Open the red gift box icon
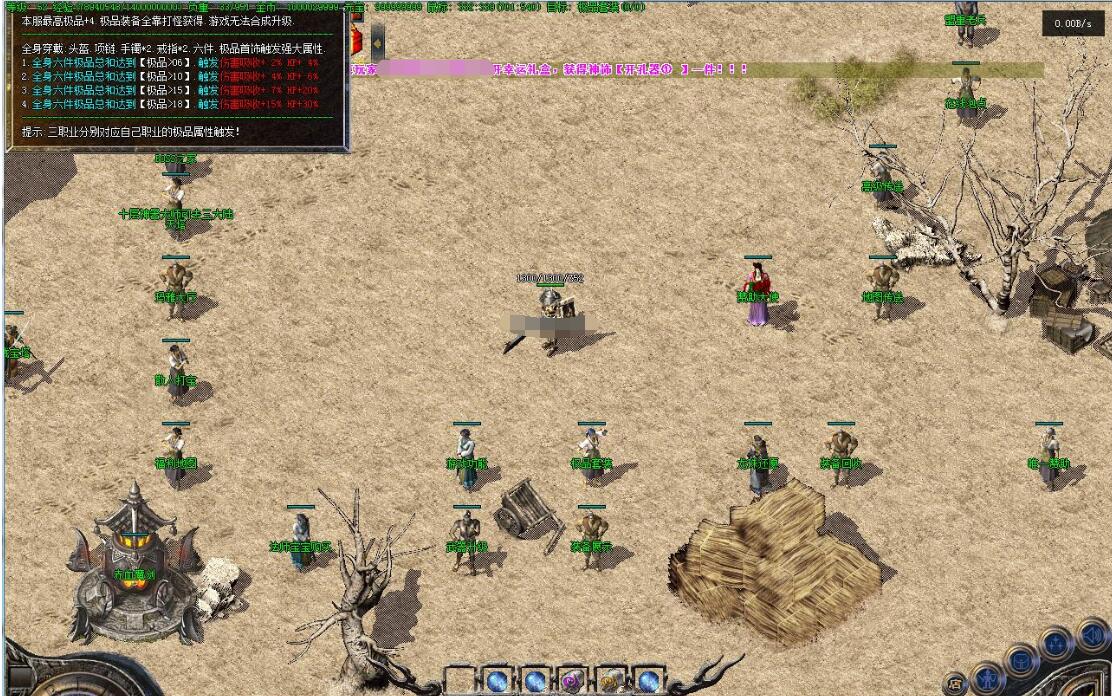This screenshot has height=696, width=1112. (x=356, y=40)
